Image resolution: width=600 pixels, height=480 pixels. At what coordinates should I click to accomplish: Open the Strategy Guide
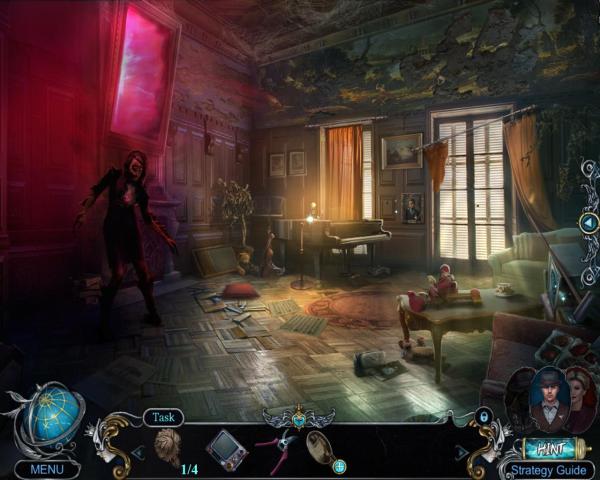pyautogui.click(x=548, y=469)
